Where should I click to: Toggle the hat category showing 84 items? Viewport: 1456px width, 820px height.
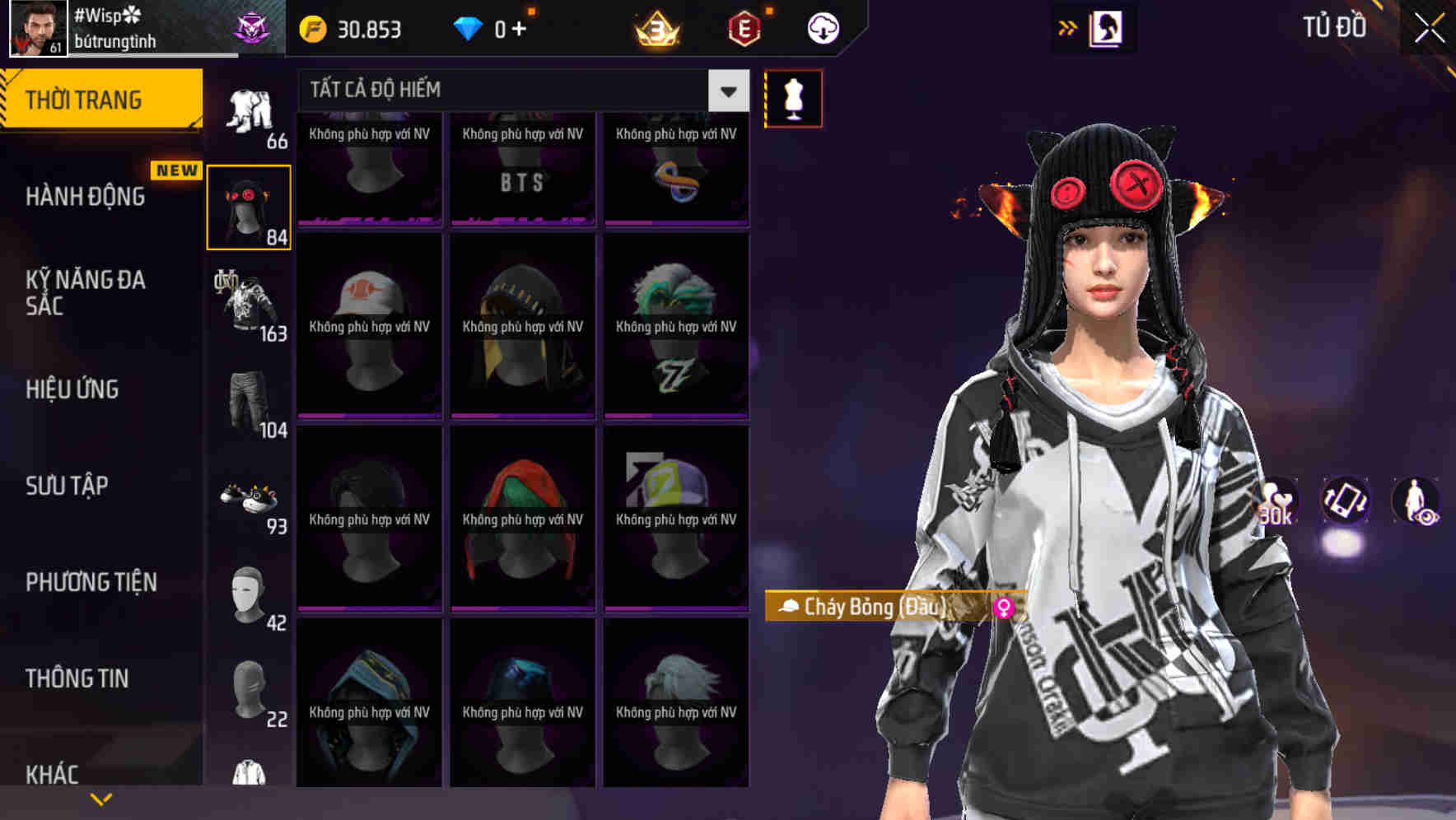click(249, 204)
